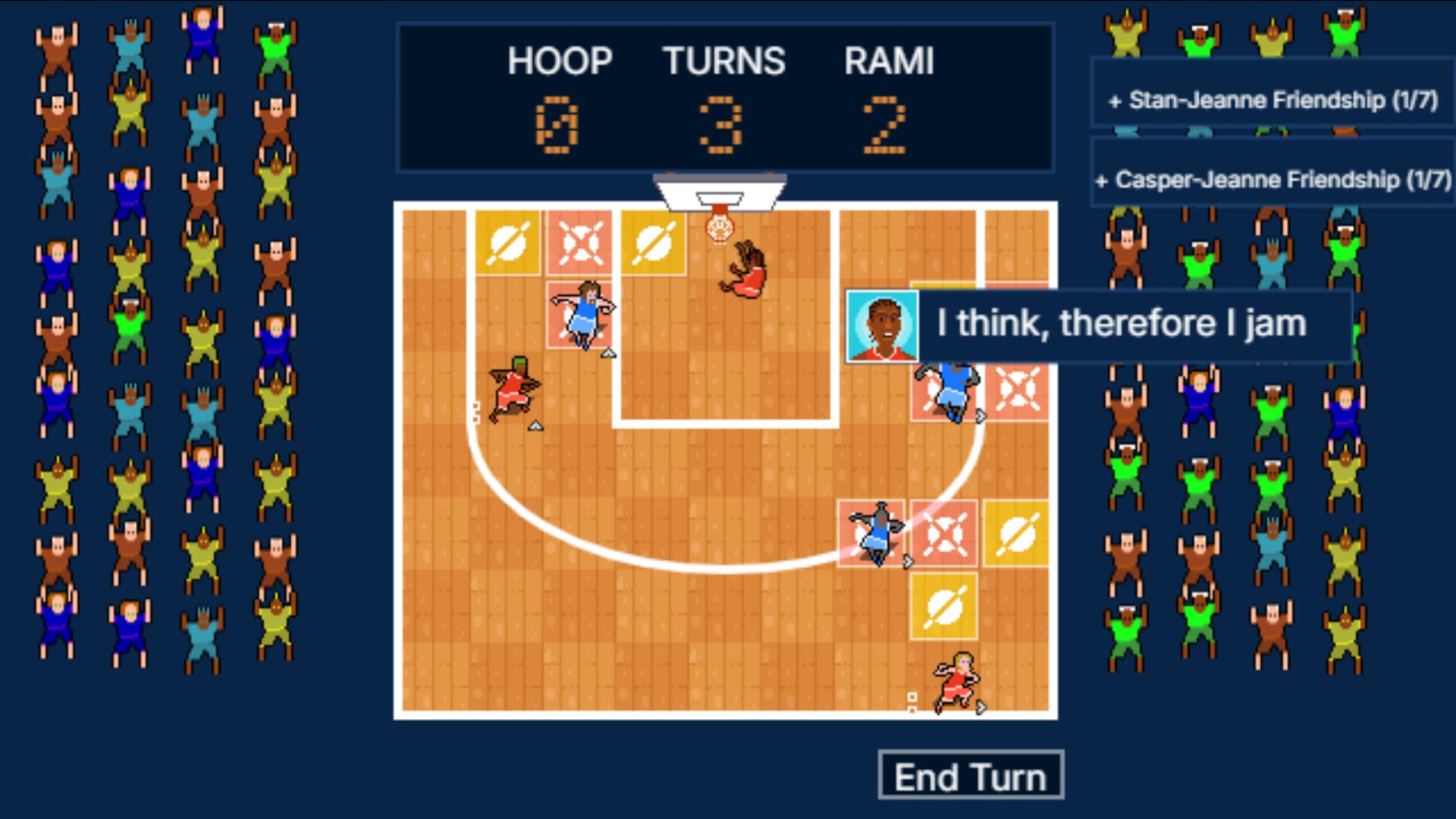The height and width of the screenshot is (819, 1456).
Task: Open the Stan-Jeanne Friendship notification
Action: (x=1273, y=100)
